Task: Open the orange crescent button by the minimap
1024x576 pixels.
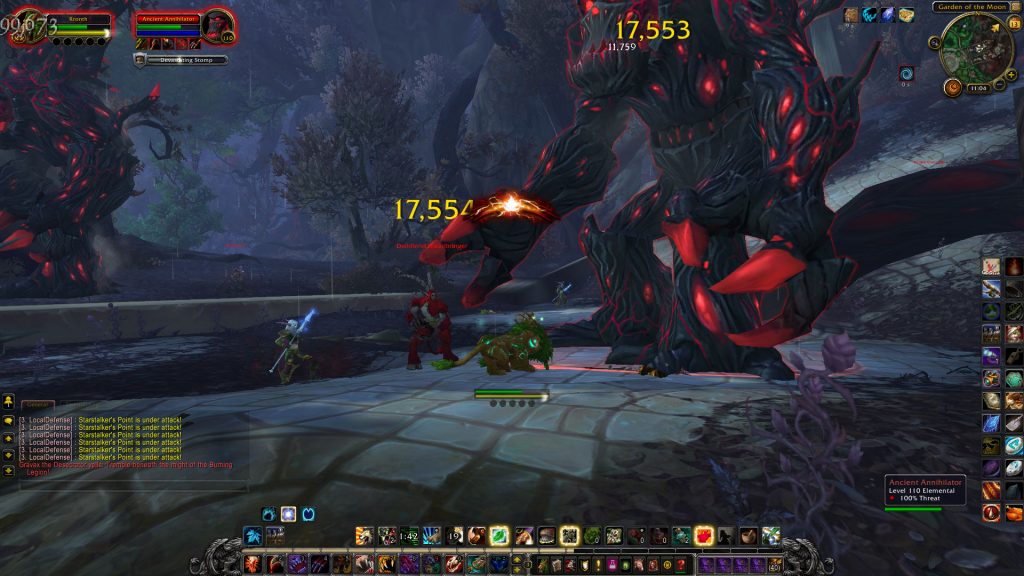Action: click(951, 88)
